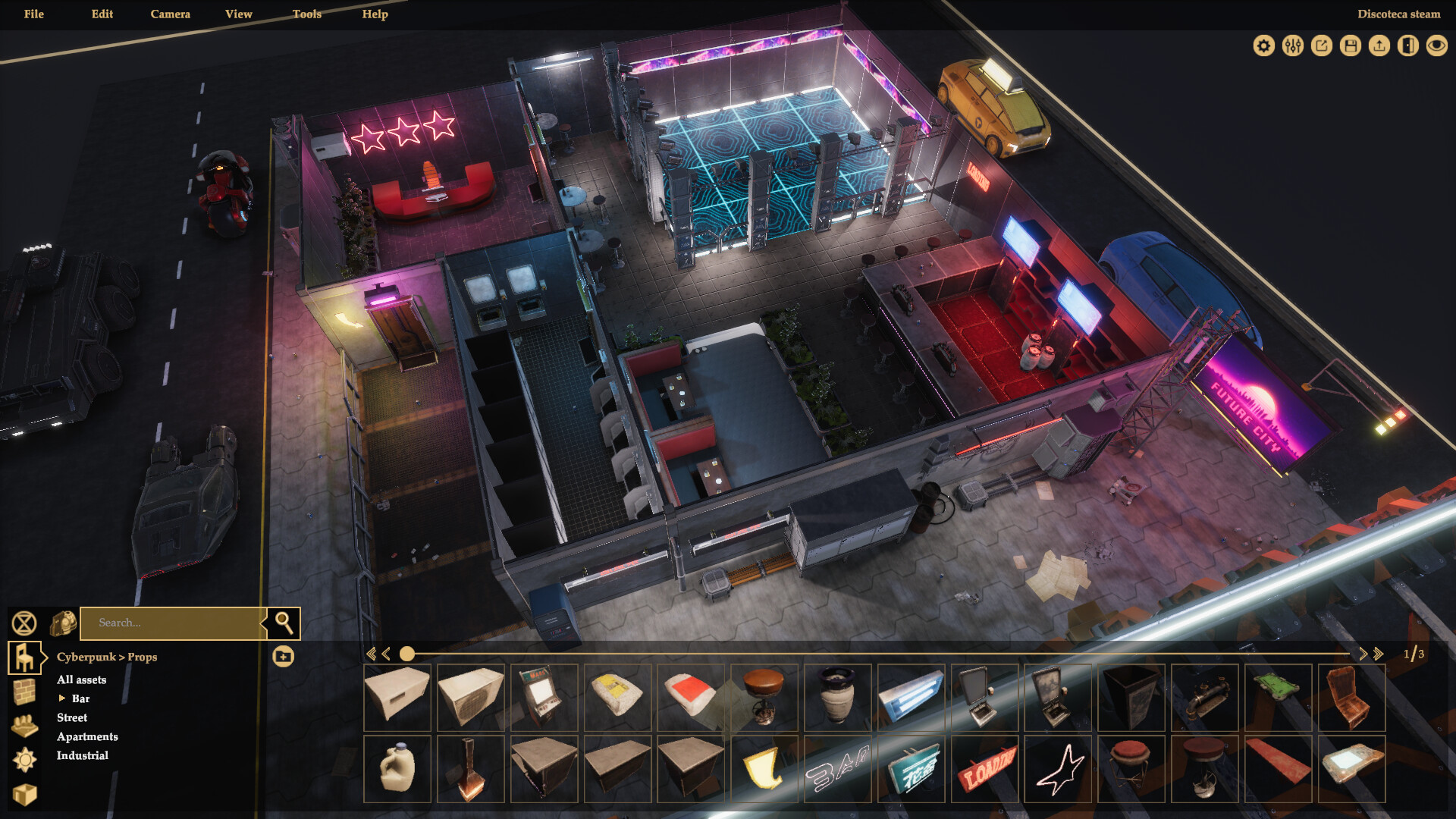Select the sliders adjustment icon near top right
The height and width of the screenshot is (819, 1456).
click(1291, 45)
